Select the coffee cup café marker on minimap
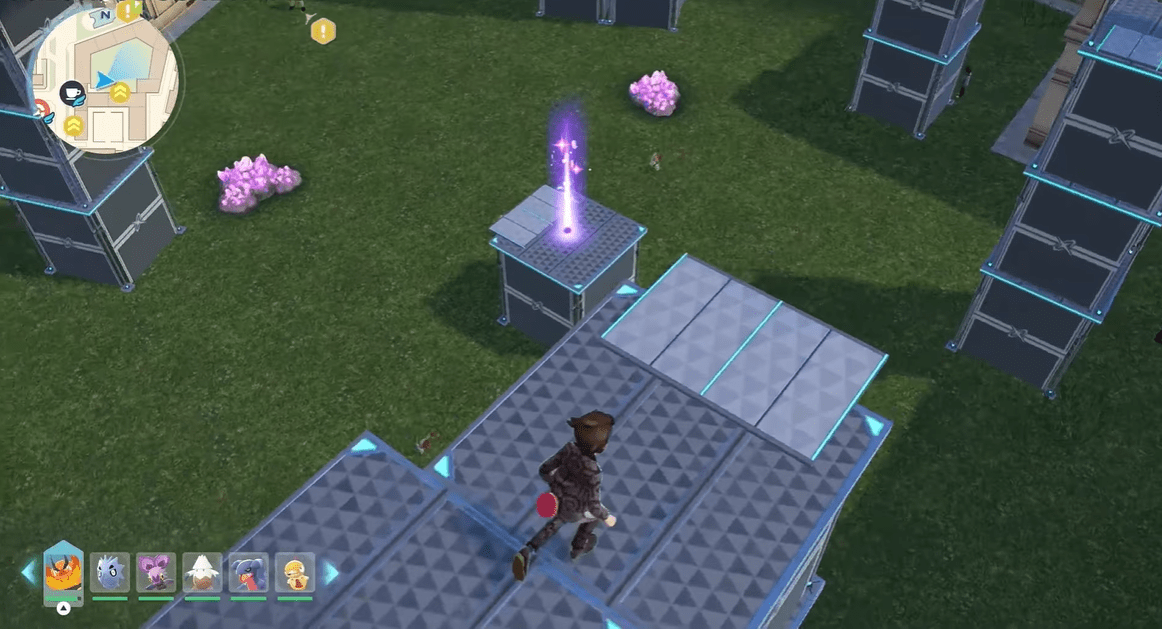1162x630 pixels. coord(72,93)
